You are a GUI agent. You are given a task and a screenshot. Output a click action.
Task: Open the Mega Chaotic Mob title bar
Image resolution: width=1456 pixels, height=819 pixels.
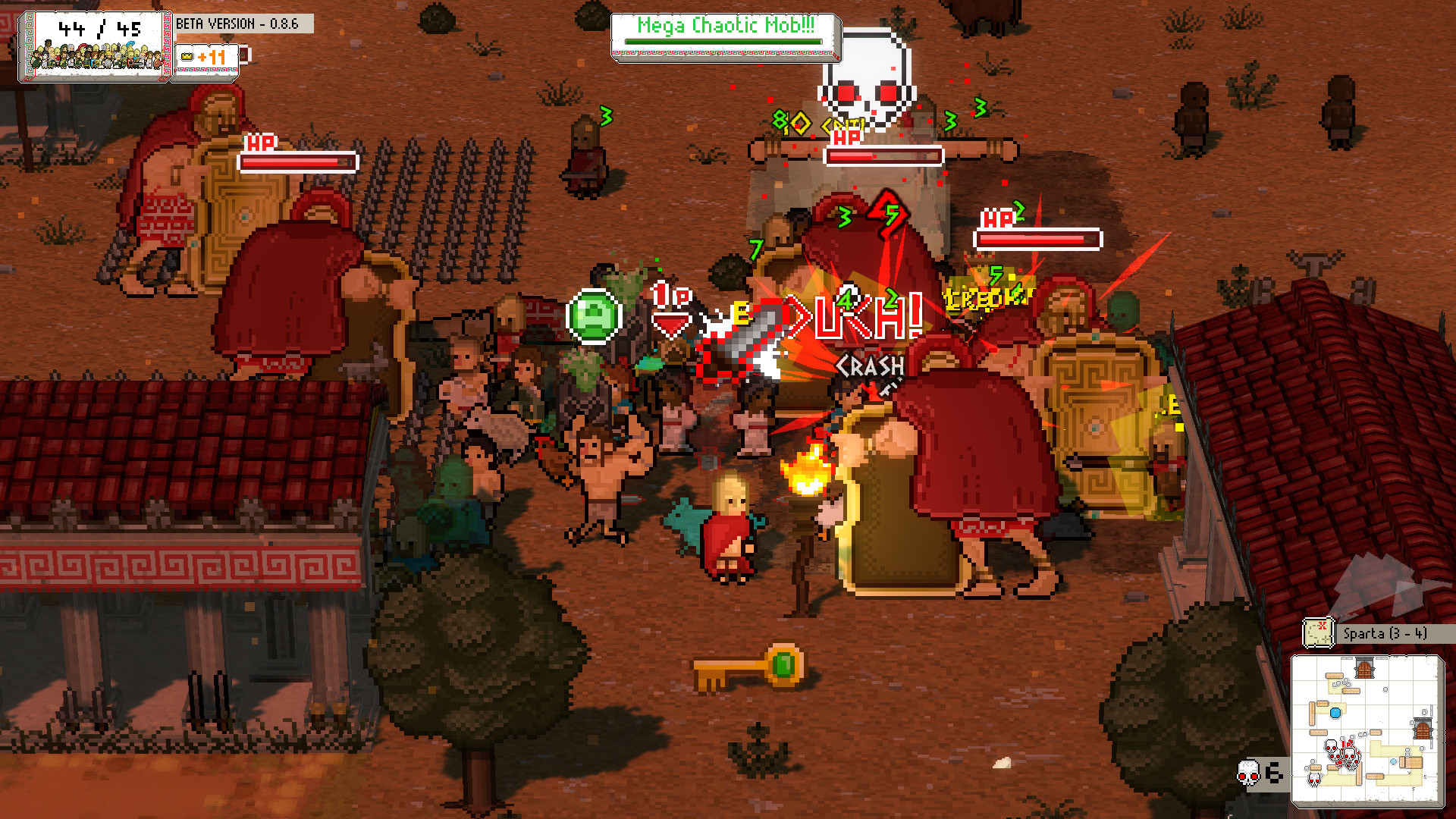click(724, 26)
